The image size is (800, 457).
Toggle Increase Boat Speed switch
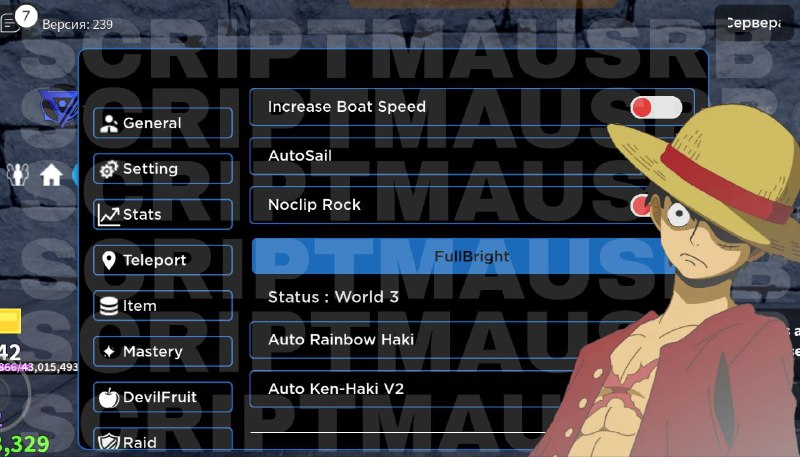(x=655, y=107)
